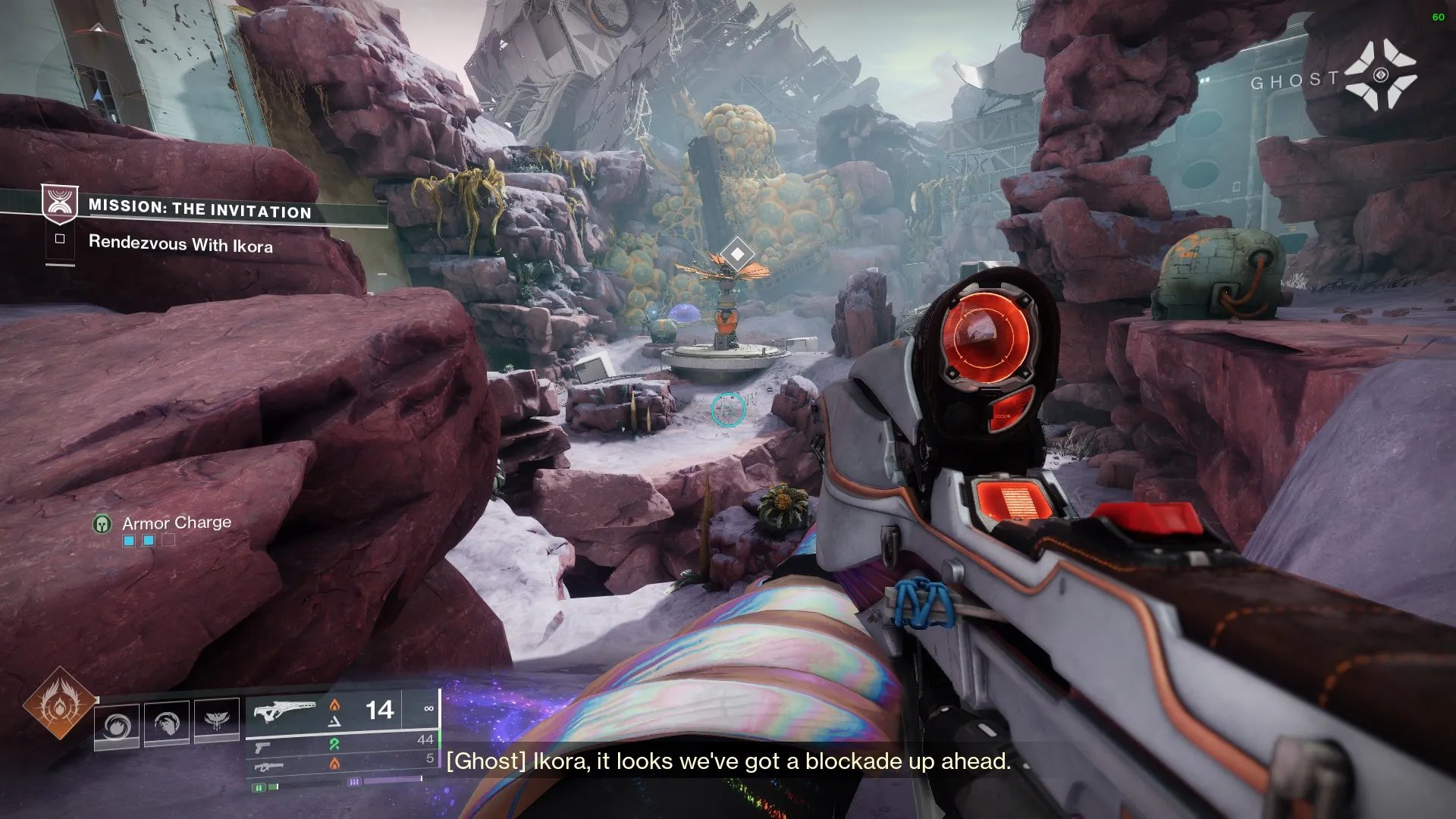Screen dimensions: 1456x819
Task: Select the equipped rifle weapon slot
Action: [x=285, y=713]
